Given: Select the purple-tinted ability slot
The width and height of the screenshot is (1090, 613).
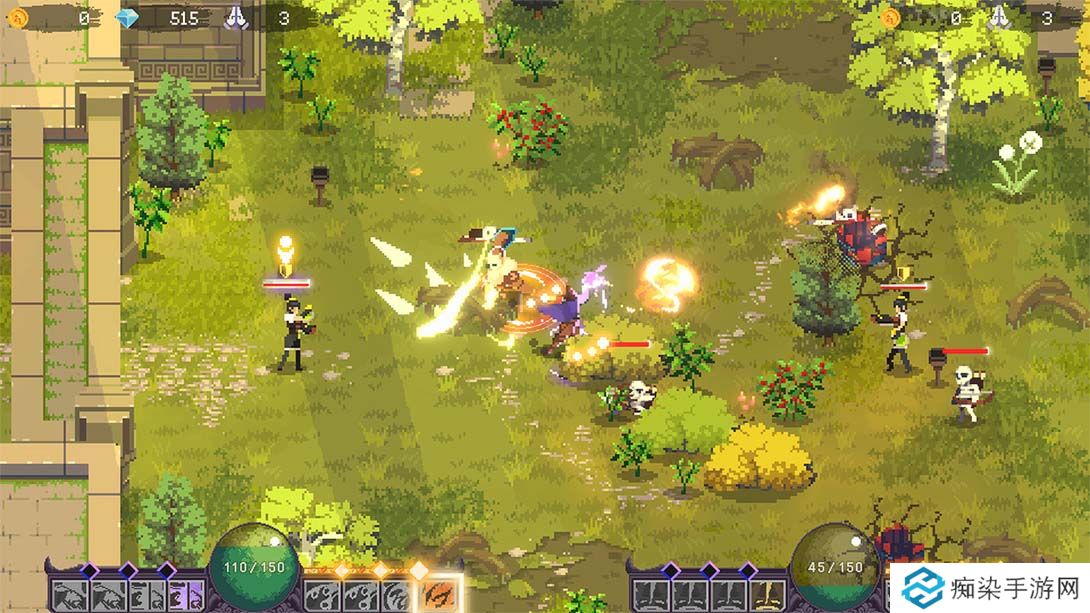Looking at the screenshot, I should pyautogui.click(x=189, y=597).
